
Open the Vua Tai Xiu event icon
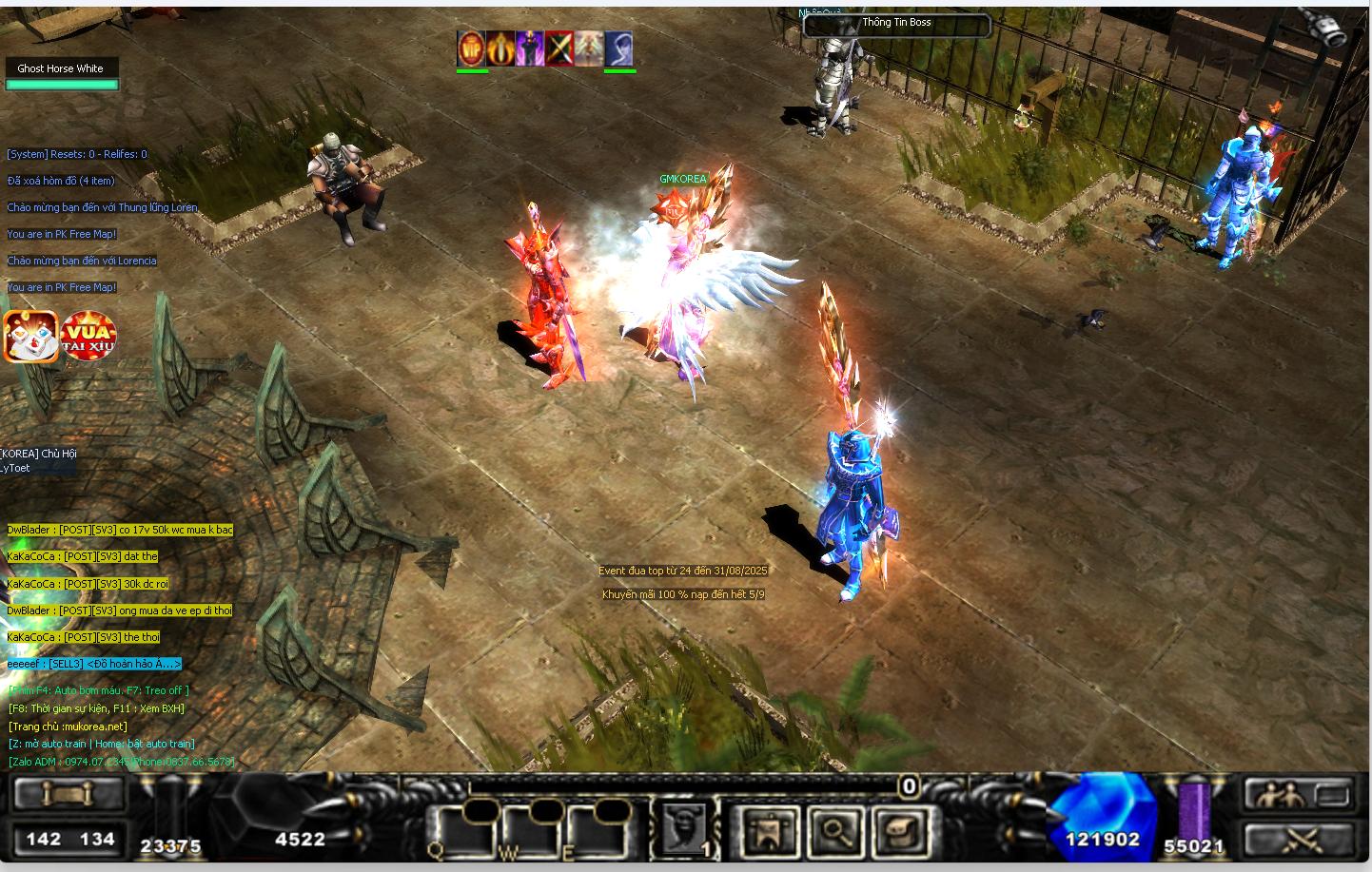pyautogui.click(x=88, y=337)
